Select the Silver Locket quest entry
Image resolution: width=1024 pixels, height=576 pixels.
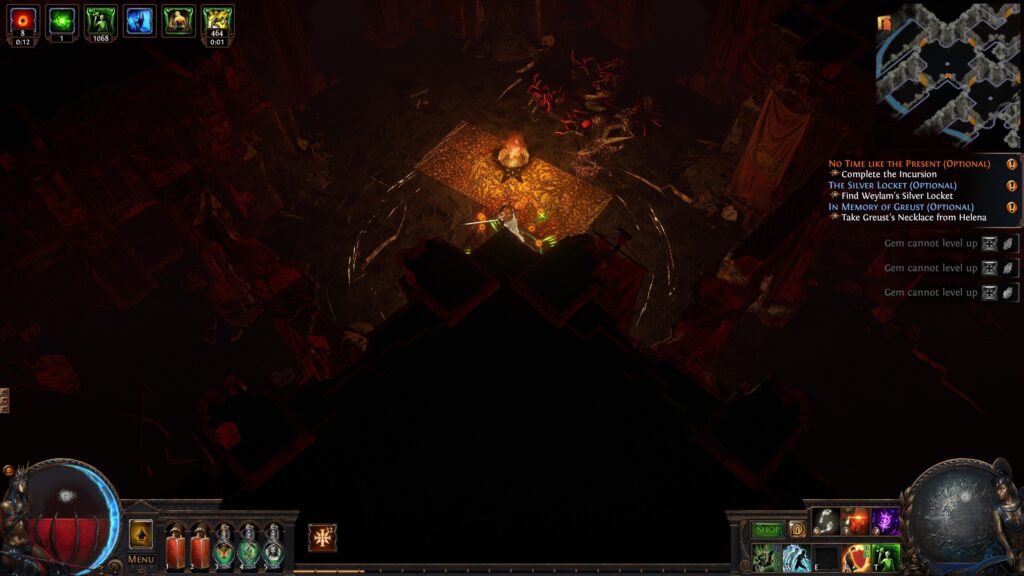point(892,185)
